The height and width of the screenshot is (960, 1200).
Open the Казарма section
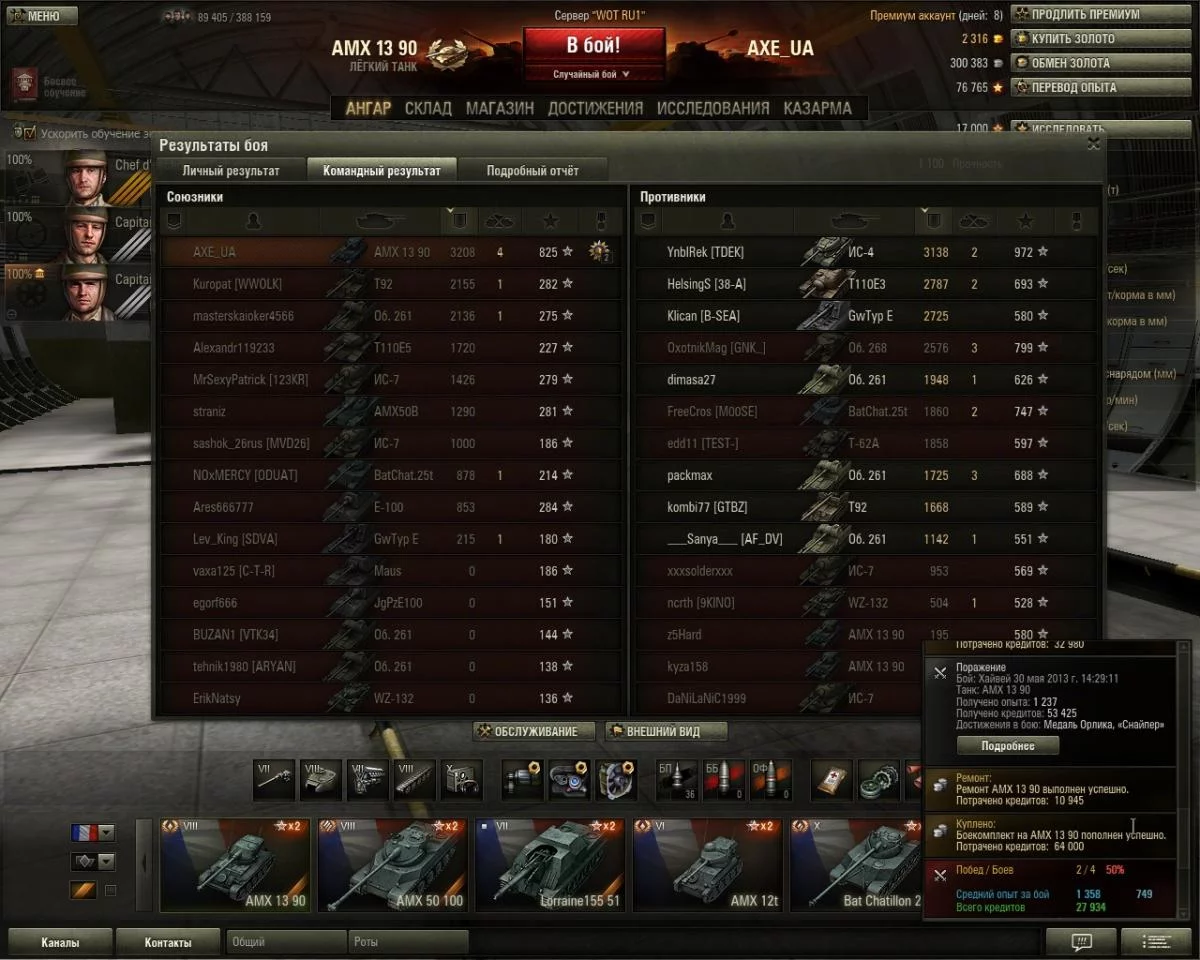tap(818, 108)
